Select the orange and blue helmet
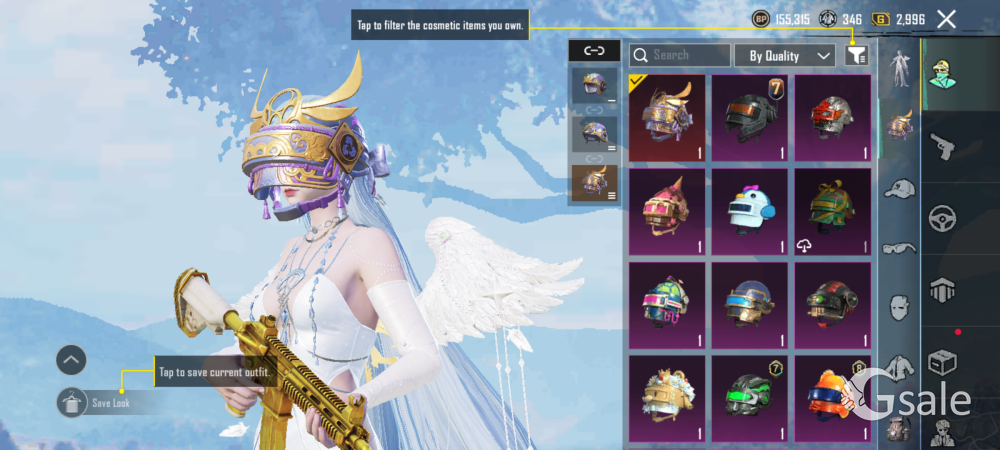This screenshot has height=450, width=1000. 832,398
